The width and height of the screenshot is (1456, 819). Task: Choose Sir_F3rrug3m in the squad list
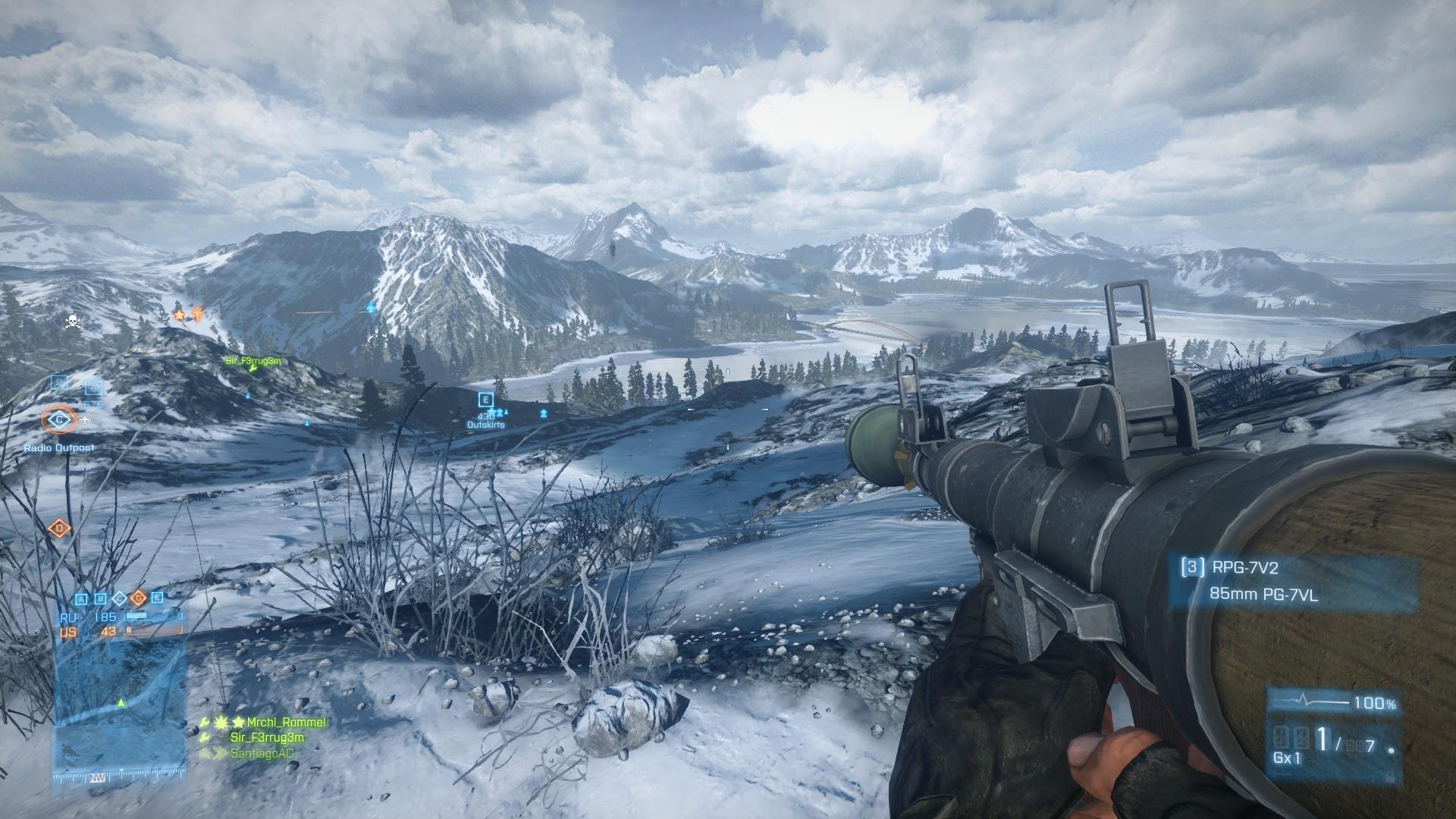pos(267,738)
